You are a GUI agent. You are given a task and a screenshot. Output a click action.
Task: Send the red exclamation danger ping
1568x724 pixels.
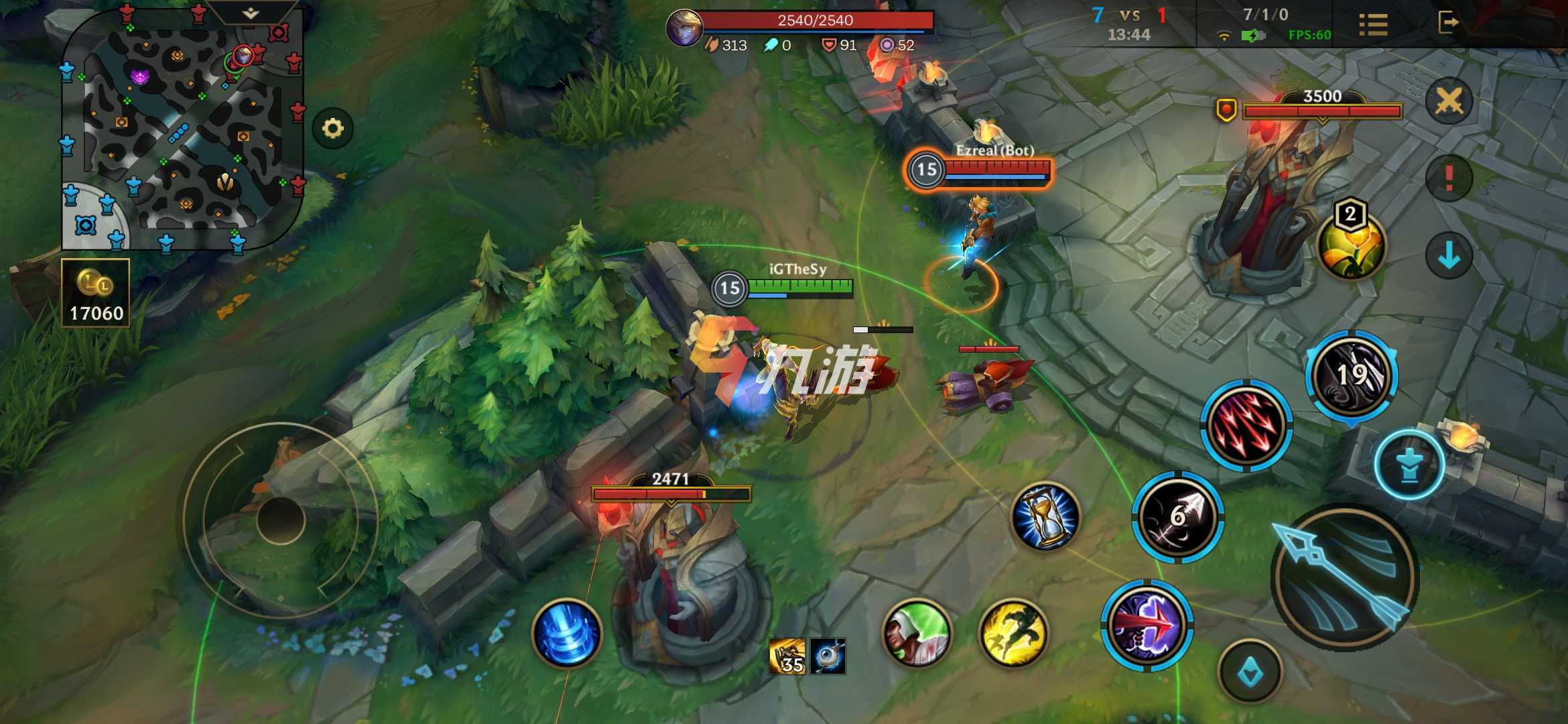[x=1449, y=178]
